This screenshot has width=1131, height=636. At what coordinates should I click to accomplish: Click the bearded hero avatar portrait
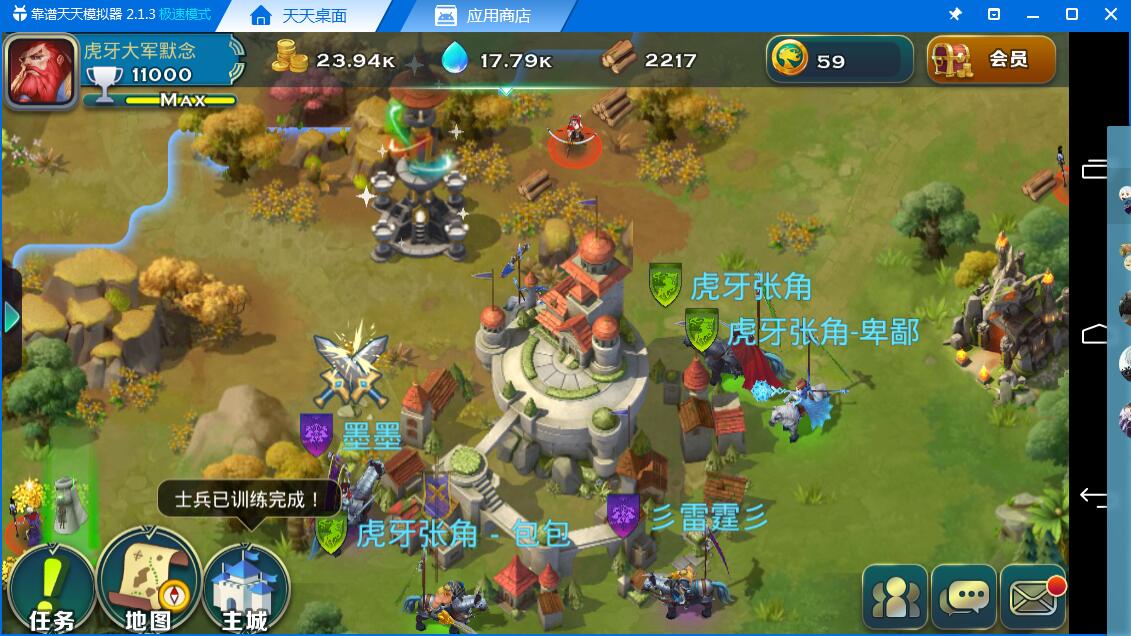42,70
